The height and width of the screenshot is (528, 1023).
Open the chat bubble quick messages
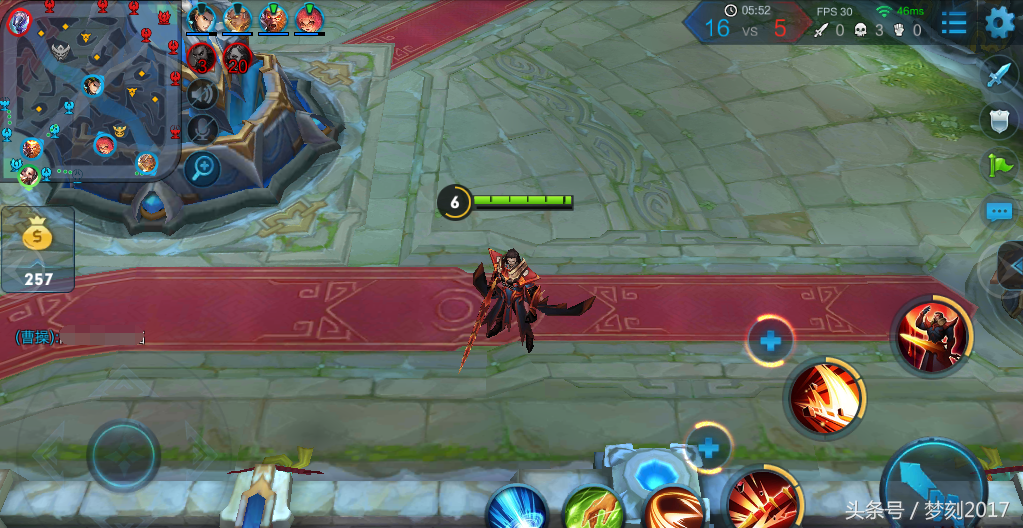point(999,211)
